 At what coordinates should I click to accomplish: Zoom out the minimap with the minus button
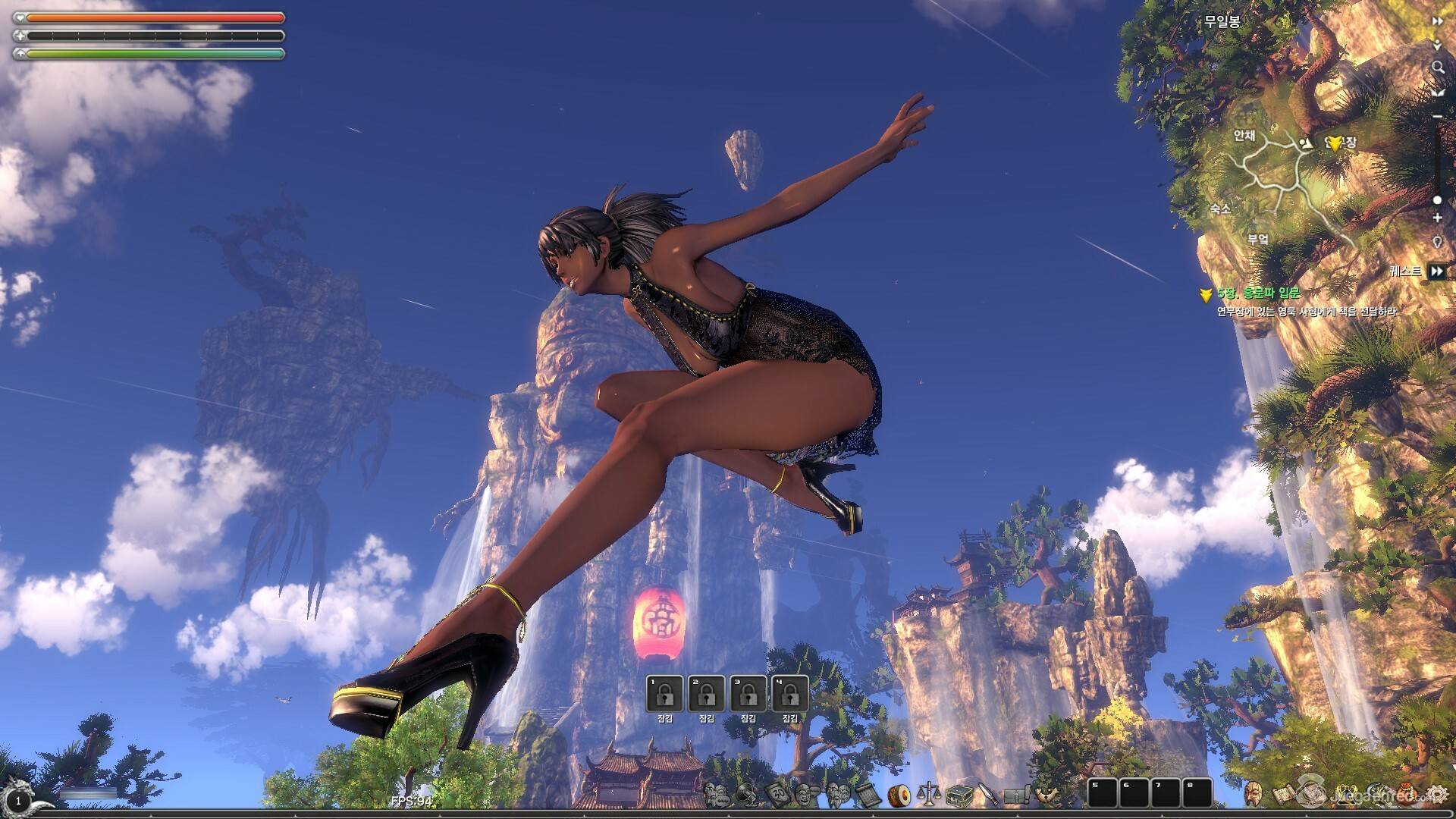coord(1437,116)
